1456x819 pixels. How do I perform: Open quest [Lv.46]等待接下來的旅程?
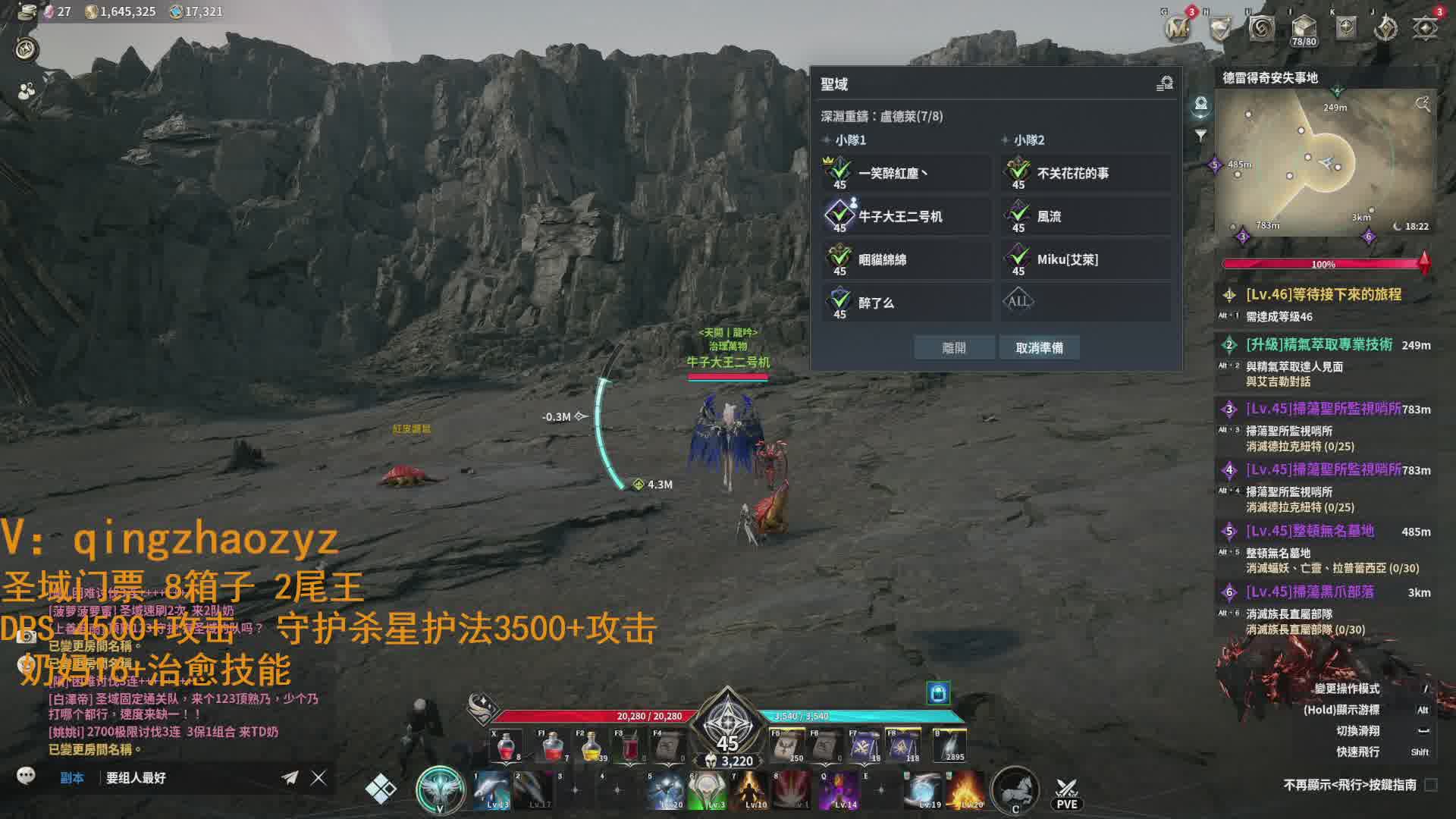pyautogui.click(x=1323, y=295)
